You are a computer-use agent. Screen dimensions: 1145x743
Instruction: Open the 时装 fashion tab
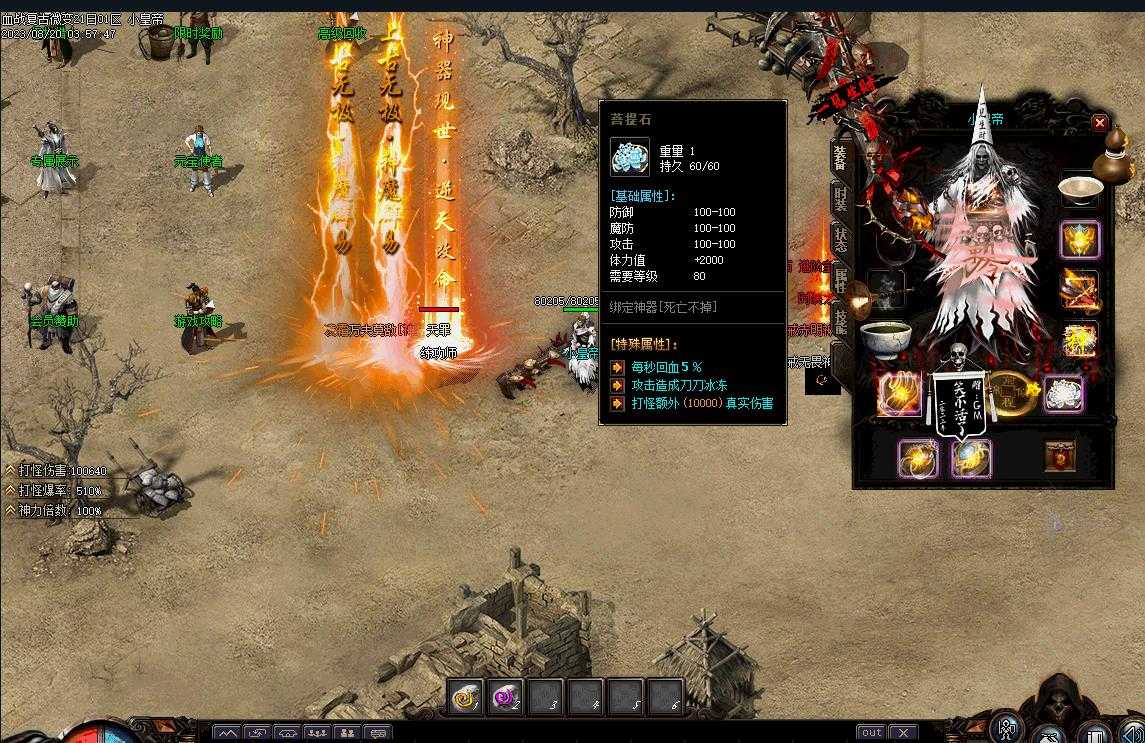click(841, 200)
